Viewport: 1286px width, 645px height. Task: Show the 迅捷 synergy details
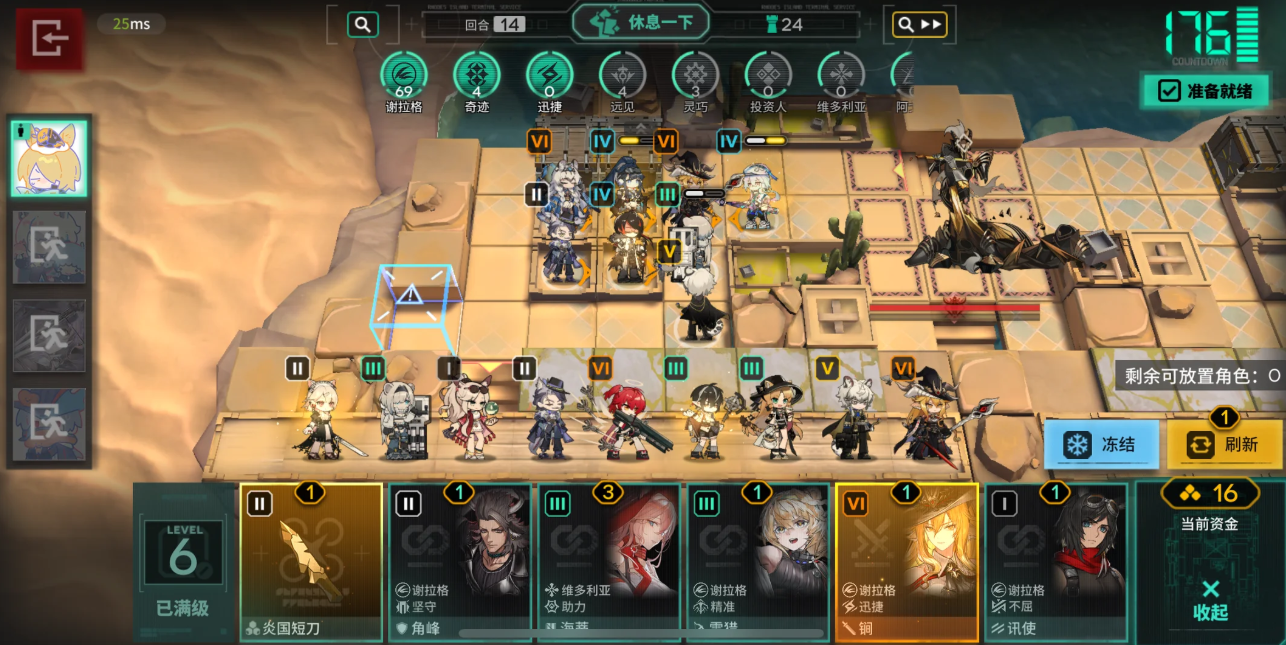tap(550, 76)
